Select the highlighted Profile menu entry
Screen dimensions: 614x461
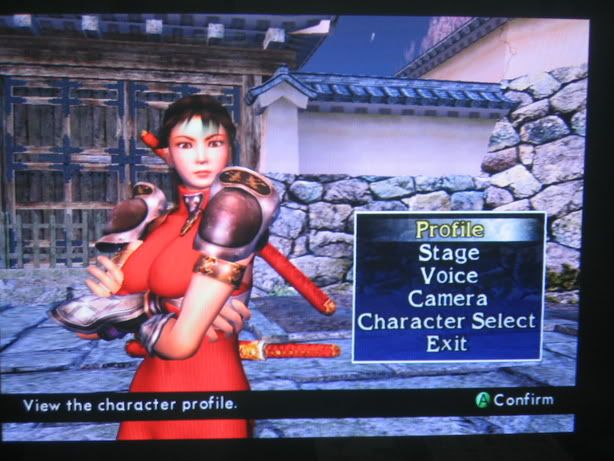pos(449,230)
